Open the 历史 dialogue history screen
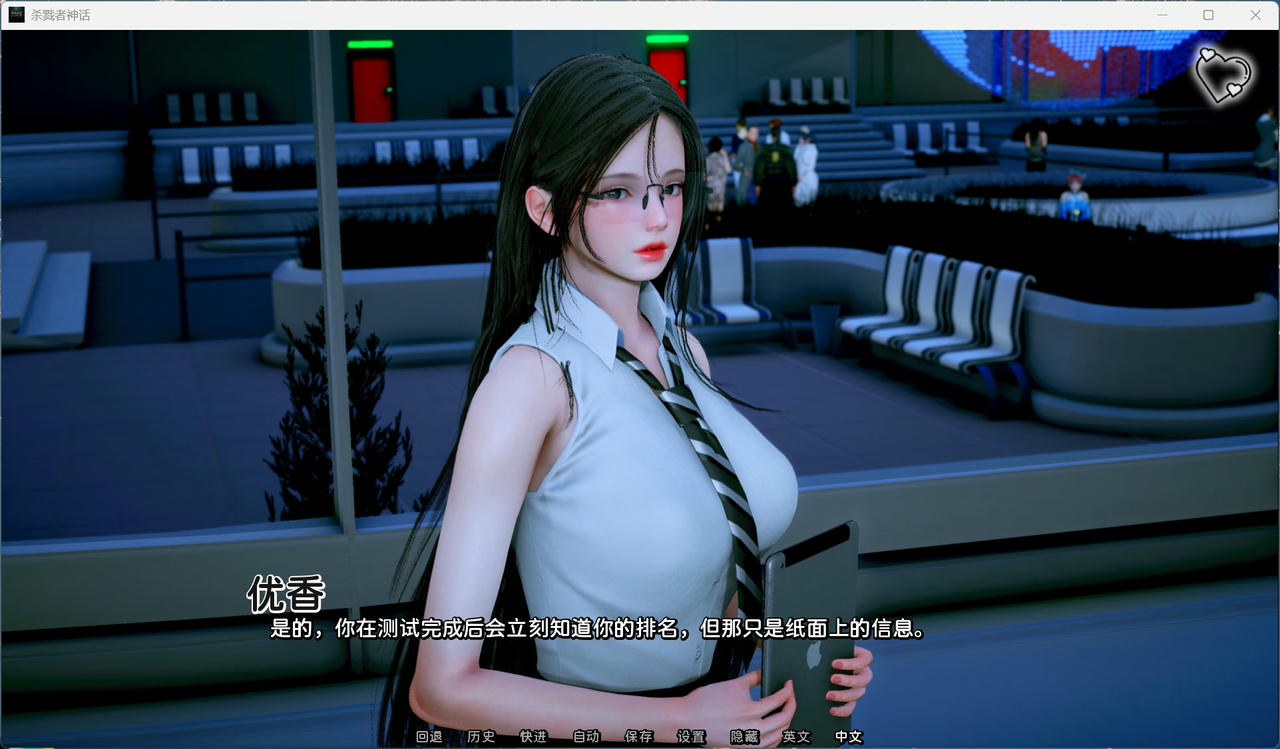The height and width of the screenshot is (749, 1280). point(482,736)
